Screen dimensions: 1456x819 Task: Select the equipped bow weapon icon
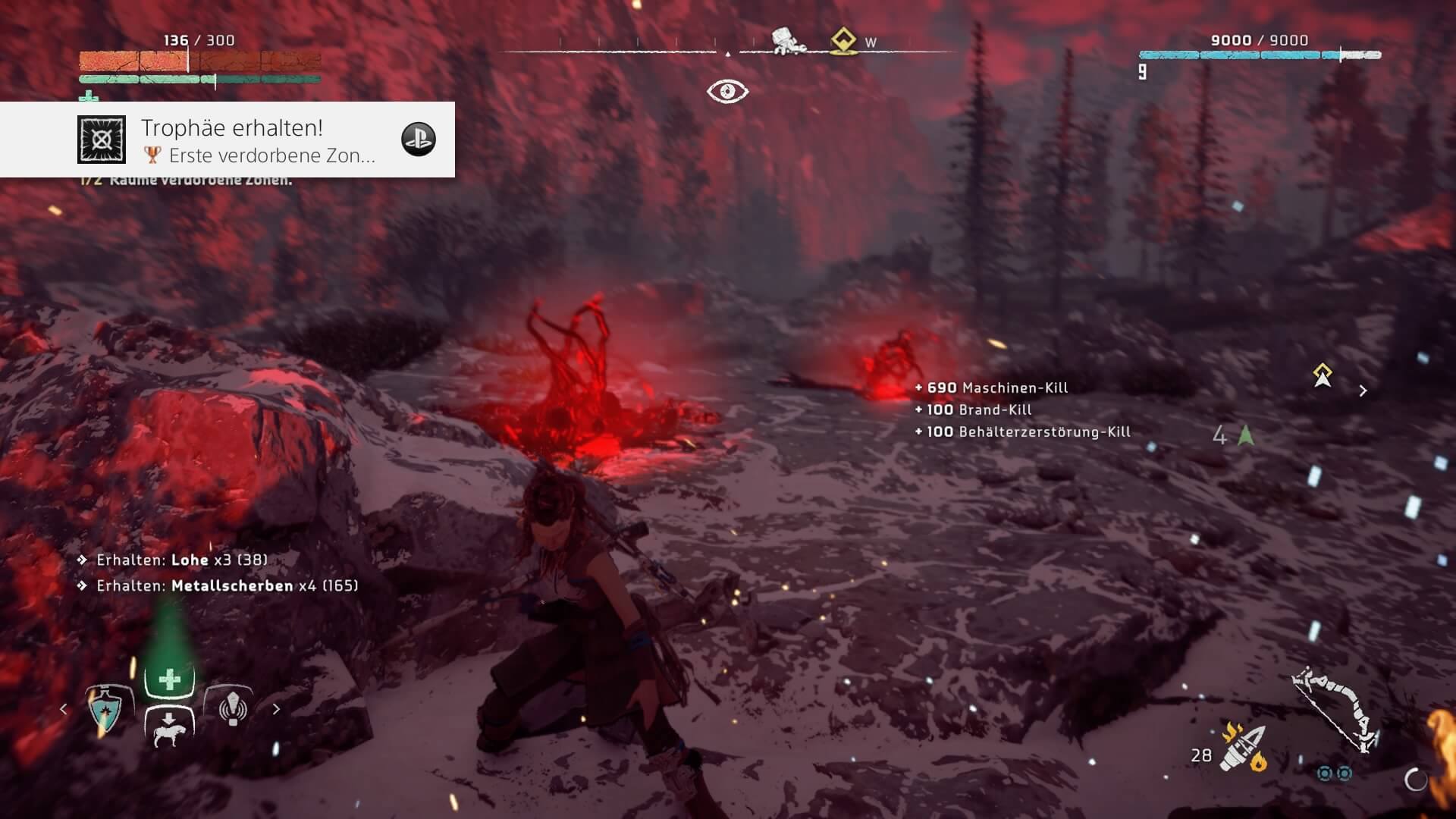(x=1336, y=709)
